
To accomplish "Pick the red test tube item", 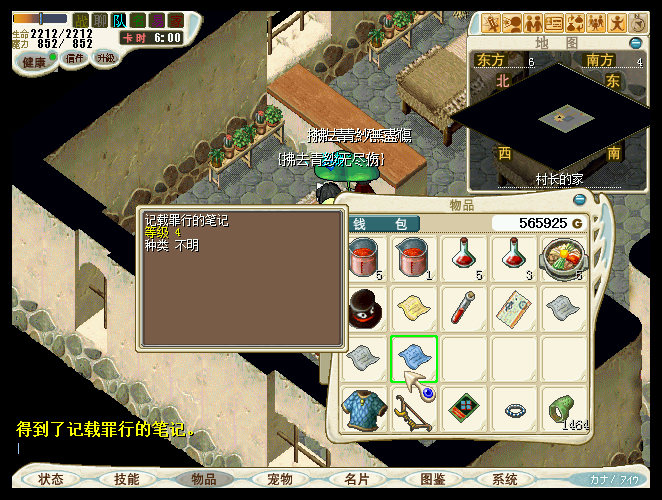I will (x=463, y=308).
